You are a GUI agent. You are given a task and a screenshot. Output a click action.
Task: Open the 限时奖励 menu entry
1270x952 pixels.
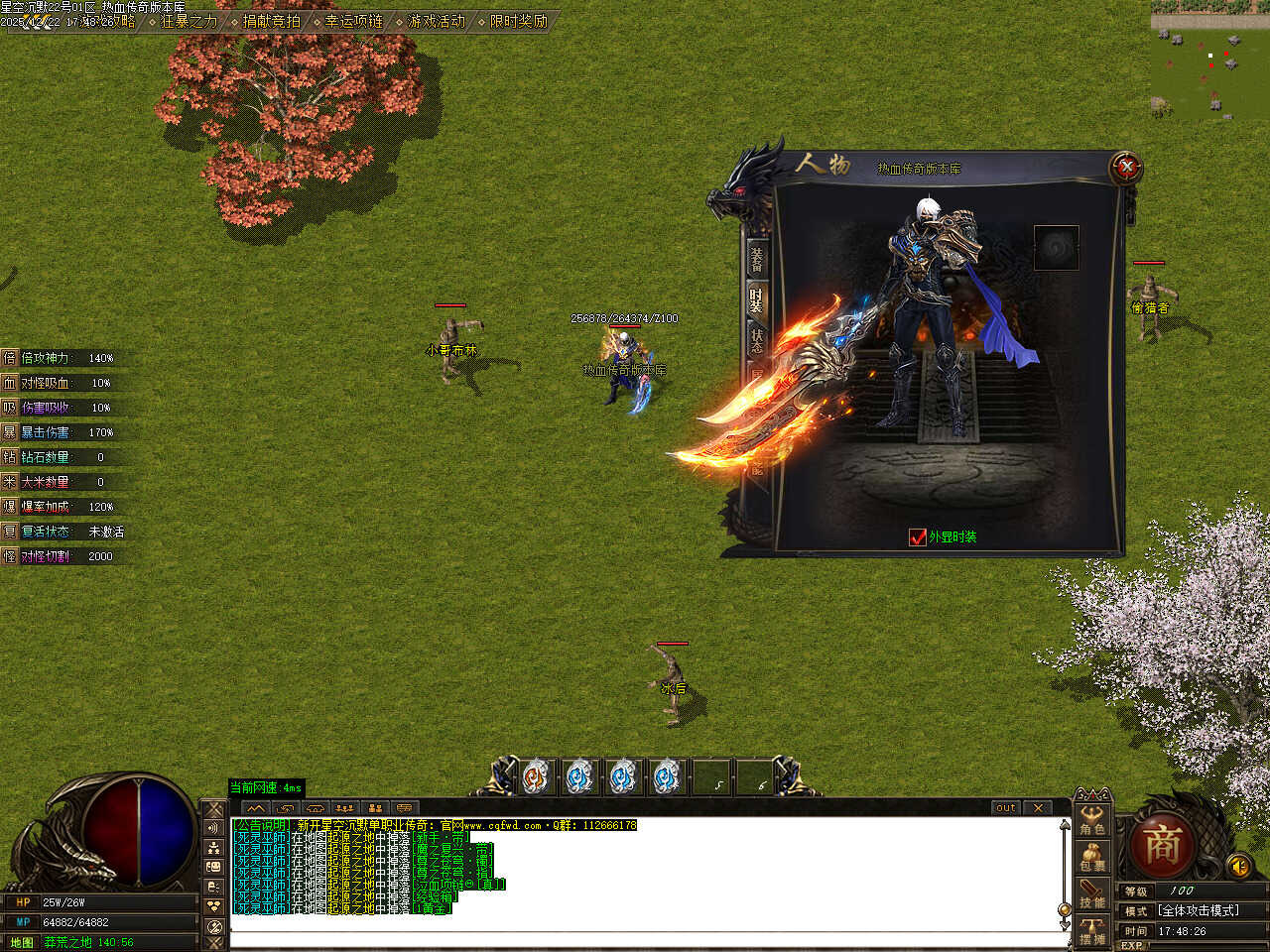[x=518, y=21]
